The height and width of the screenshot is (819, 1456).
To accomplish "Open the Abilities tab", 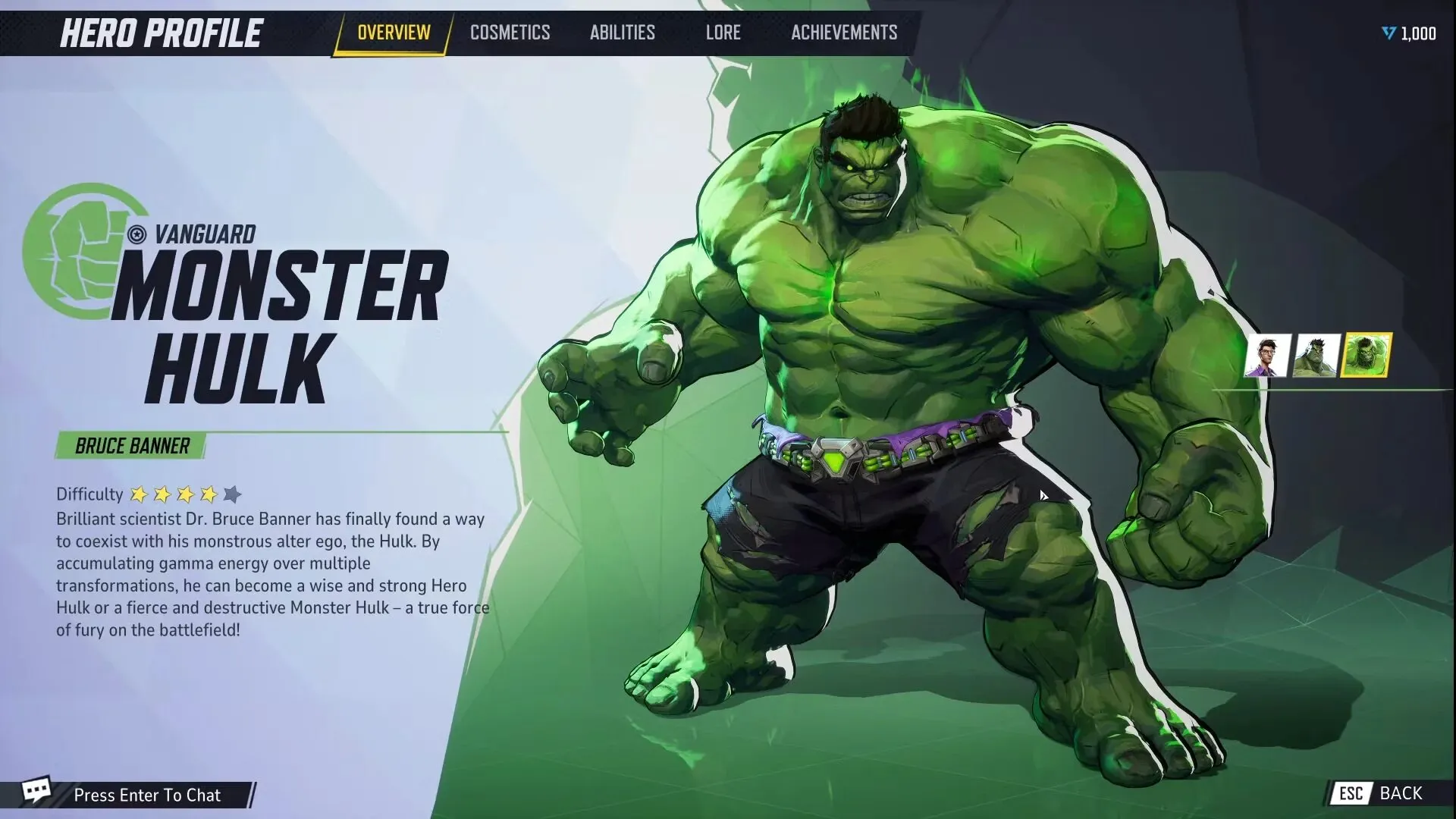I will (x=622, y=32).
